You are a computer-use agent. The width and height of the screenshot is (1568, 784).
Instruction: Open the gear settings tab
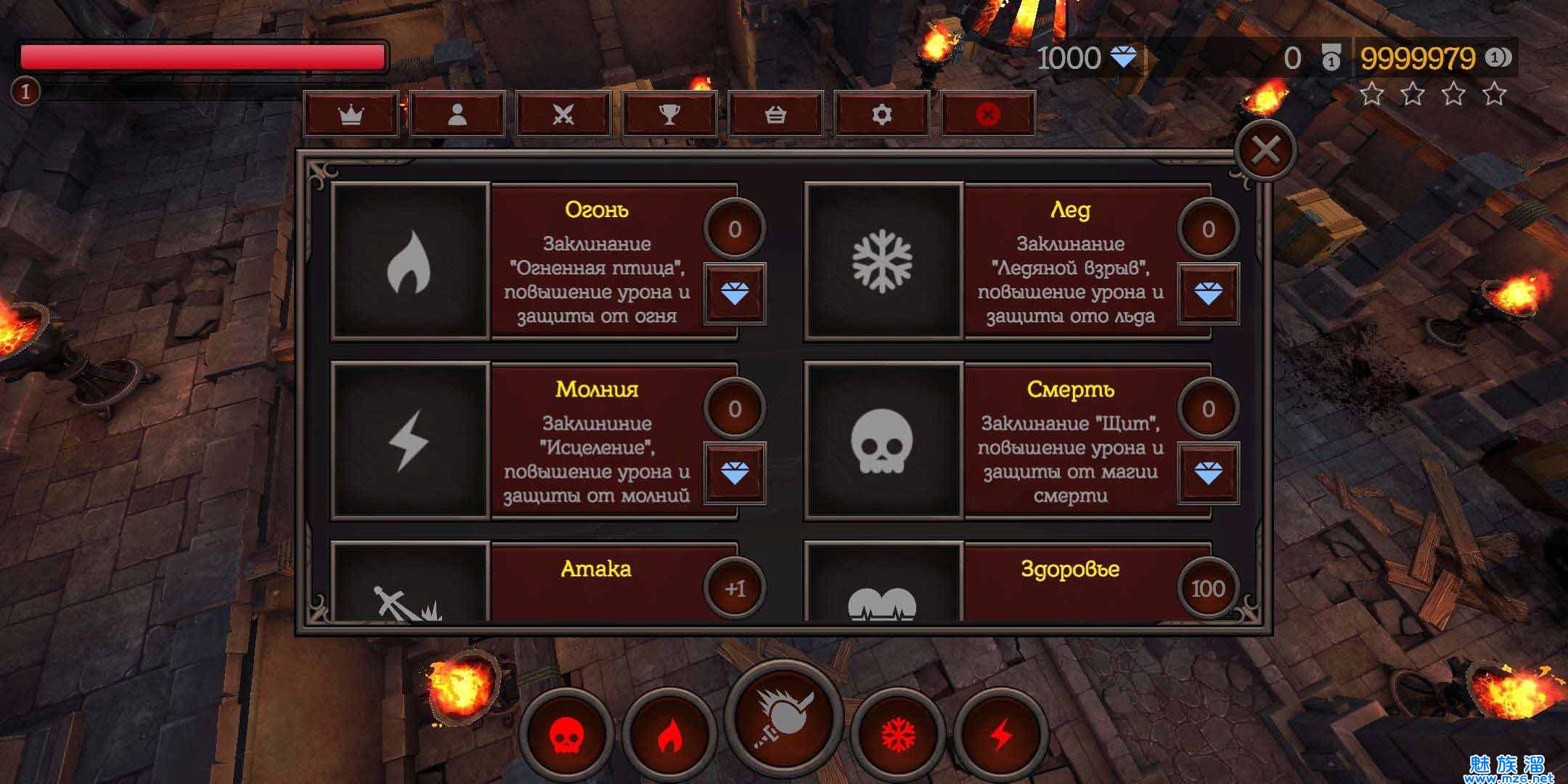click(x=881, y=115)
